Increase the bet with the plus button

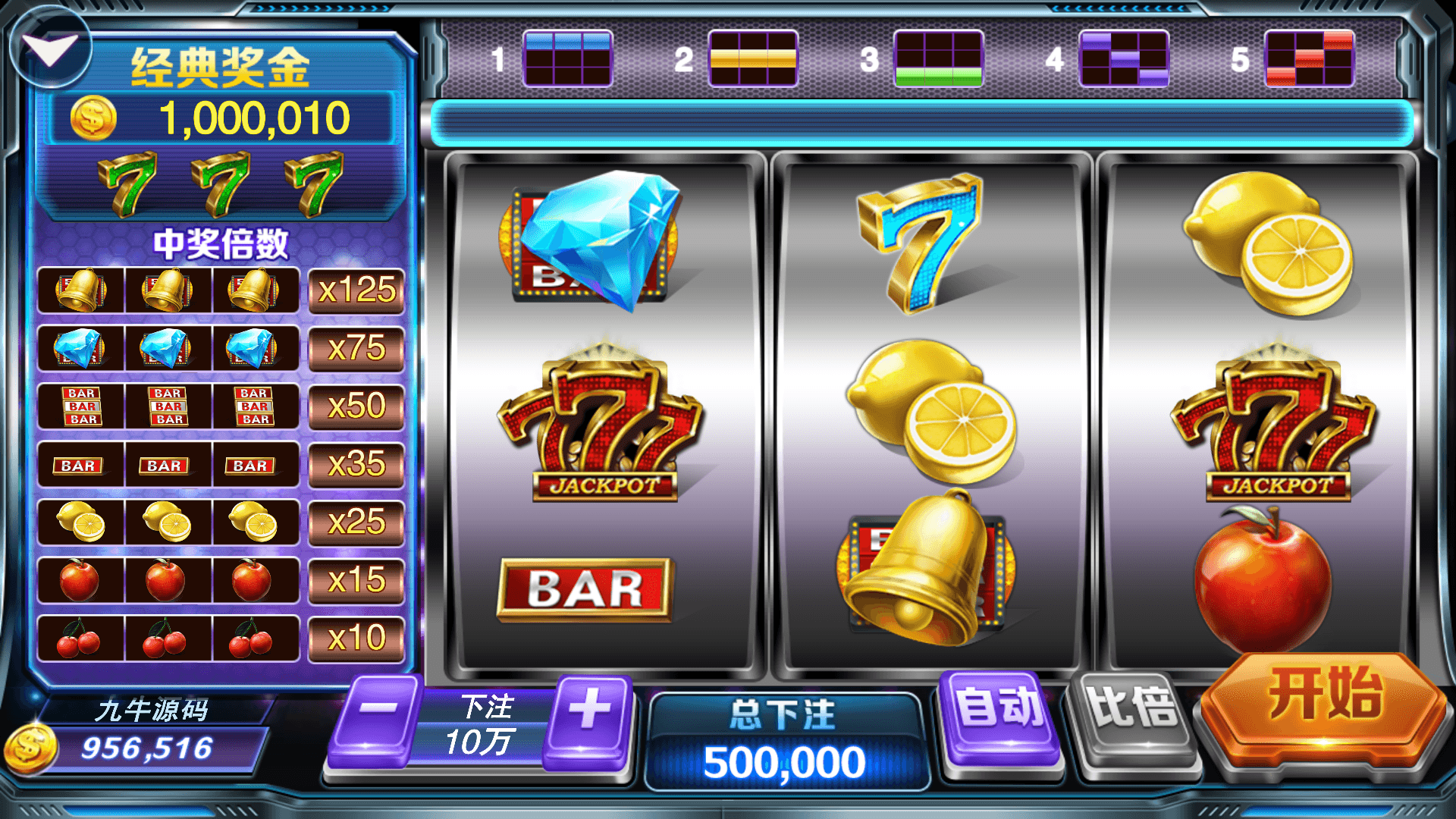[x=591, y=717]
